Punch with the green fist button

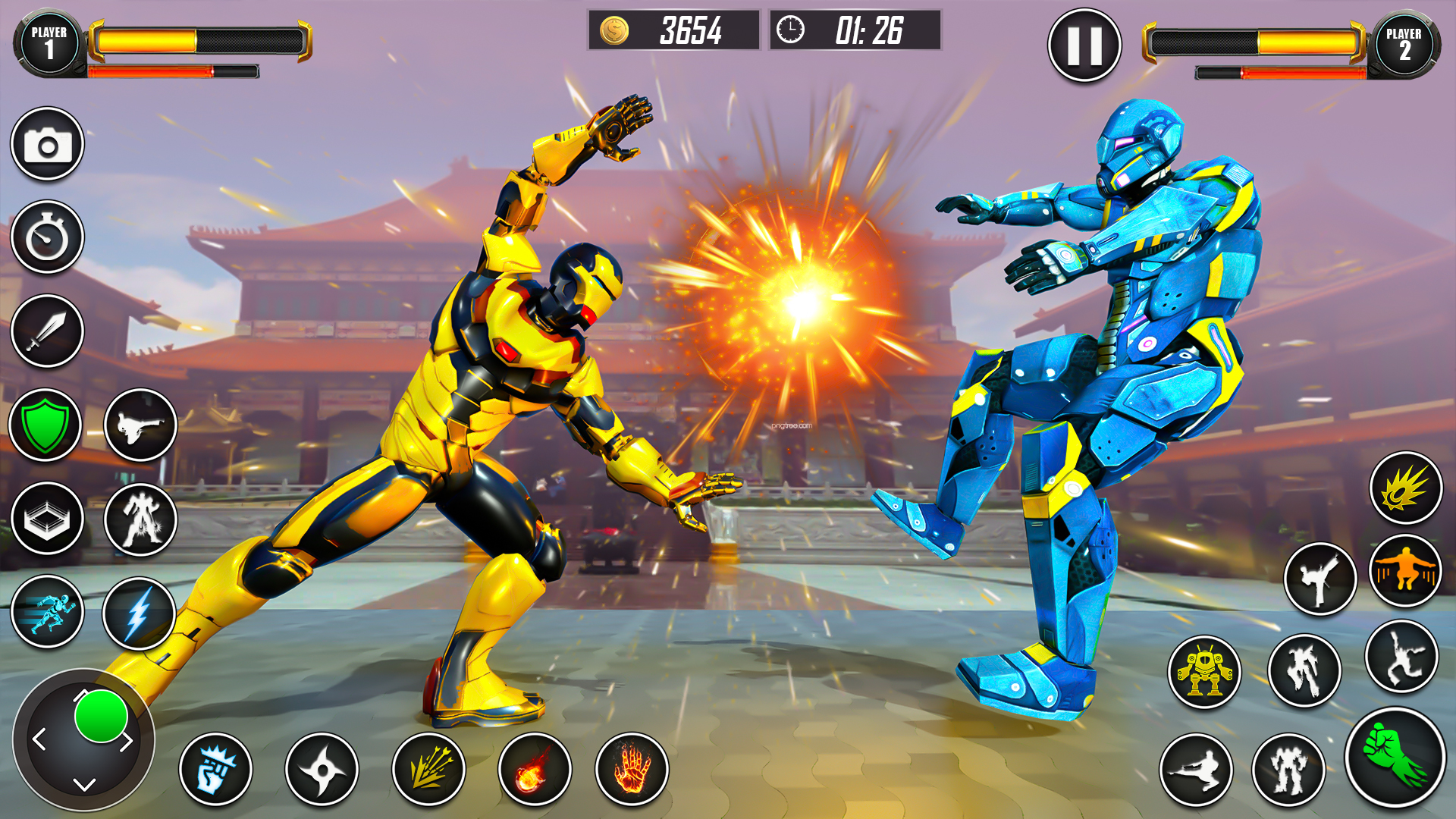tap(1395, 758)
